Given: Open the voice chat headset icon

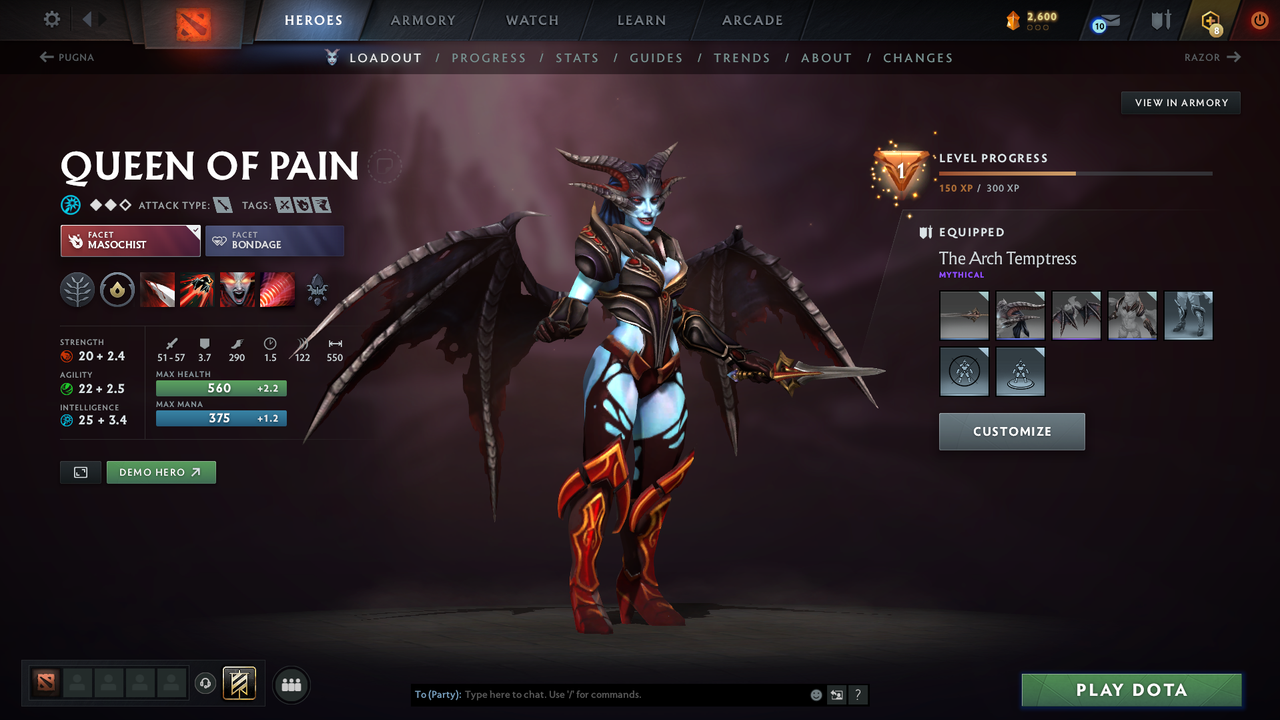Looking at the screenshot, I should 207,683.
